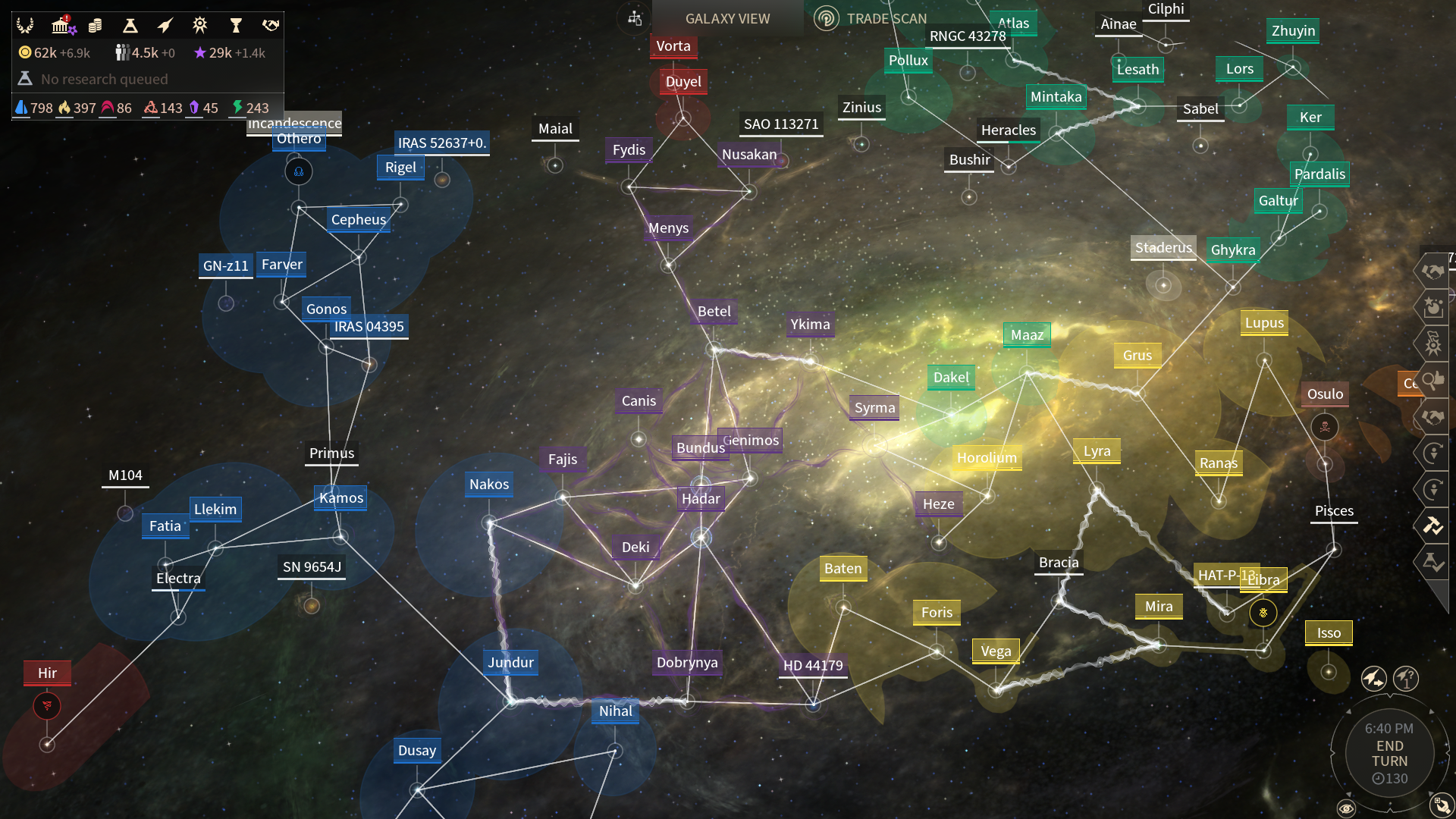Screen dimensions: 1456x819
Task: Click the laurel victory icon at top left
Action: tap(25, 25)
